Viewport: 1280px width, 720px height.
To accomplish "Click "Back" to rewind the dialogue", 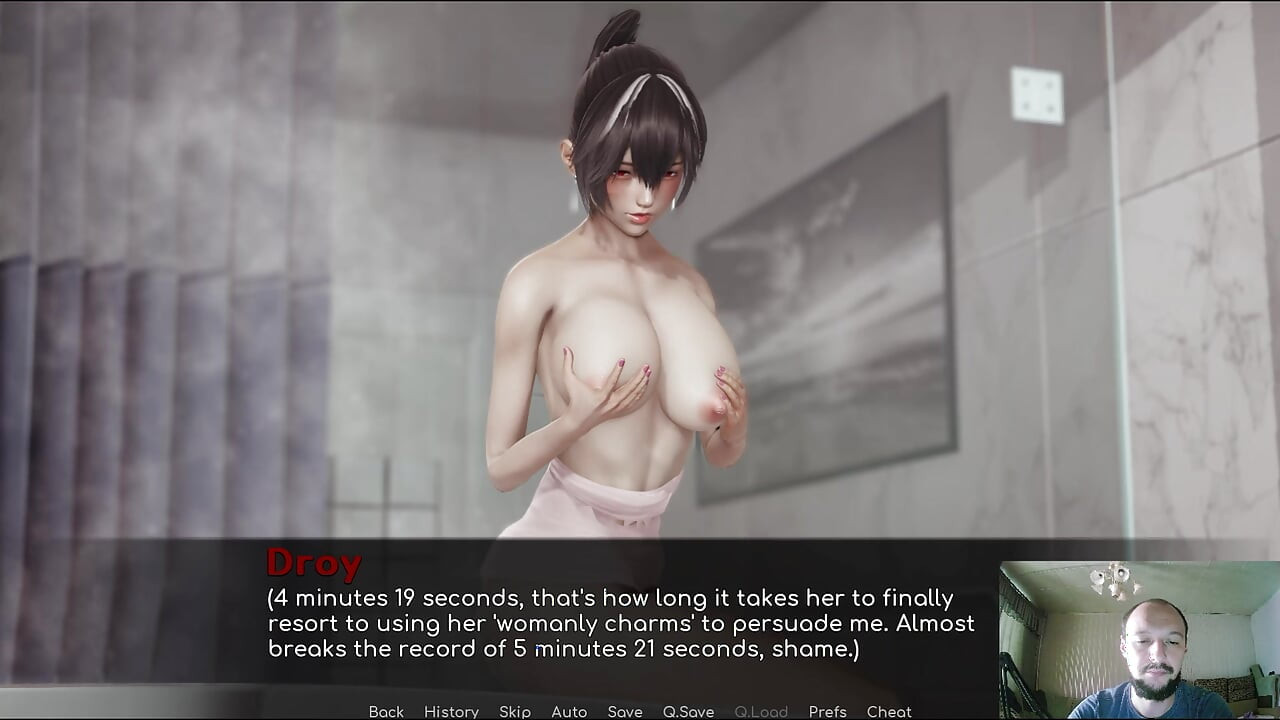I will pos(386,711).
